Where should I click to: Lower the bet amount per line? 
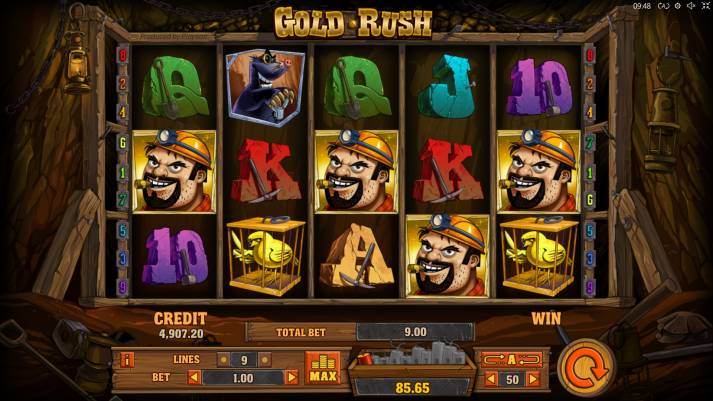tap(194, 377)
